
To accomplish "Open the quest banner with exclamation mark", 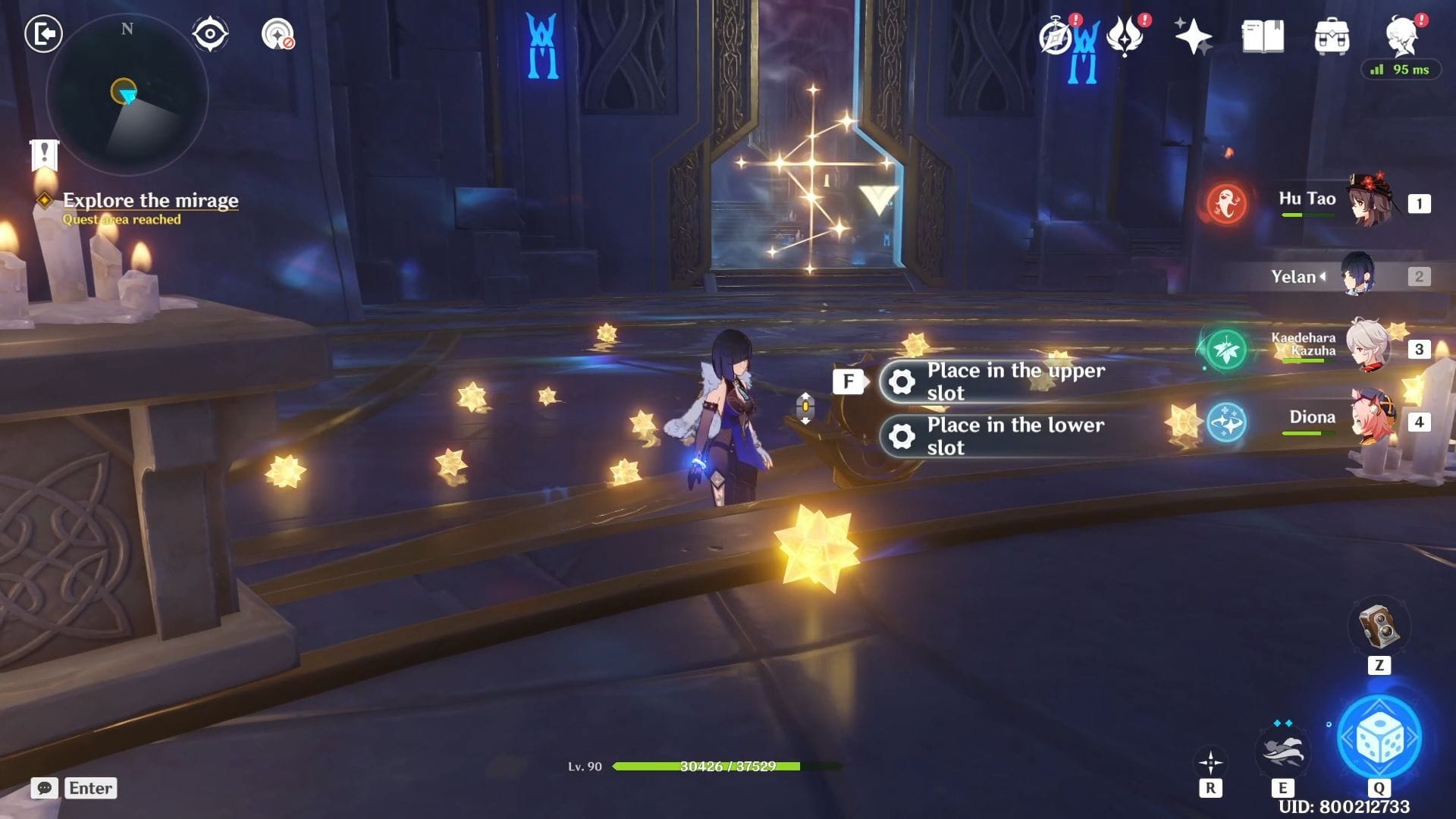I will point(45,155).
